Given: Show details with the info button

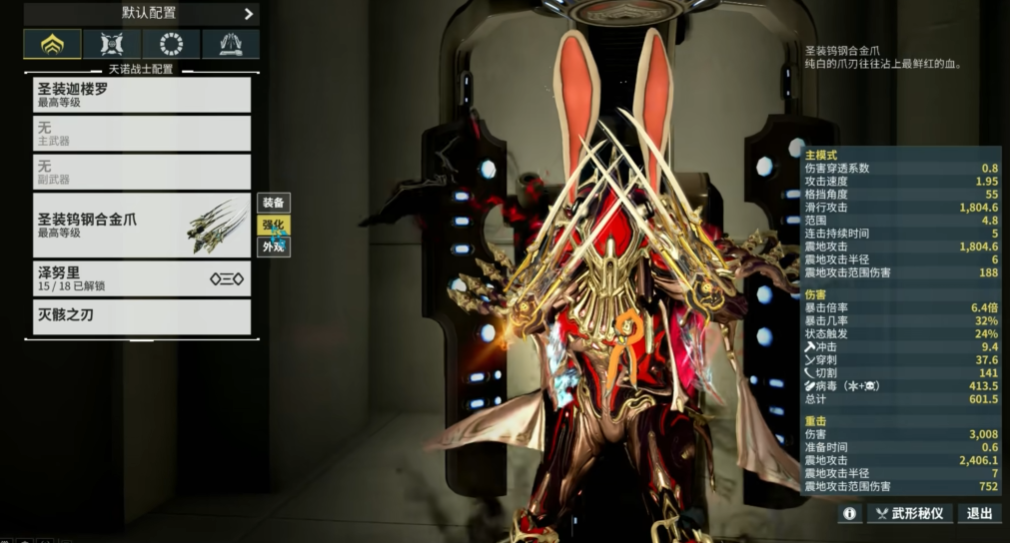Looking at the screenshot, I should [x=850, y=513].
